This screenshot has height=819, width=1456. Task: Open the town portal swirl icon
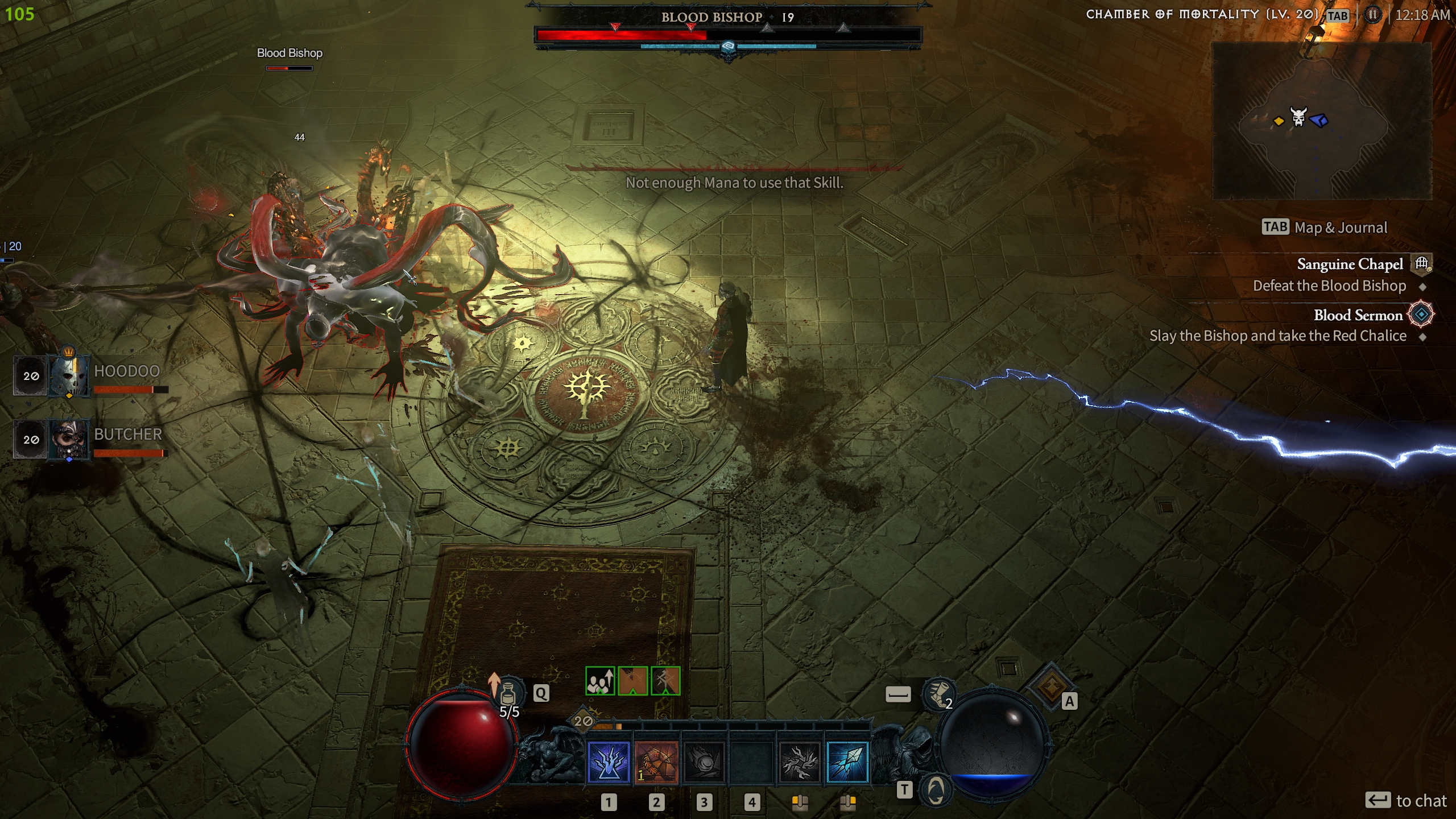coord(936,789)
